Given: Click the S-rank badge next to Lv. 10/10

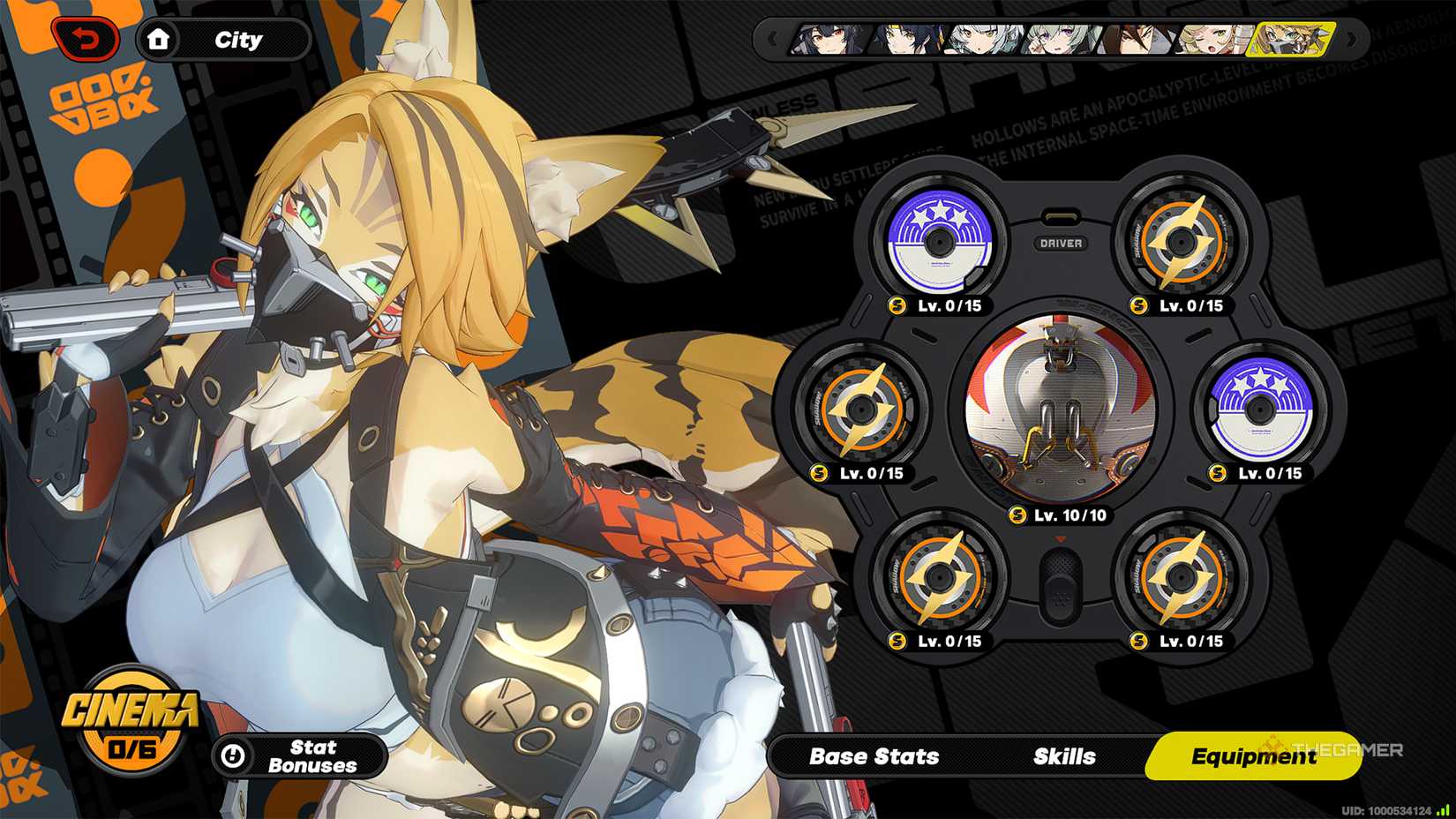Looking at the screenshot, I should (x=1019, y=515).
